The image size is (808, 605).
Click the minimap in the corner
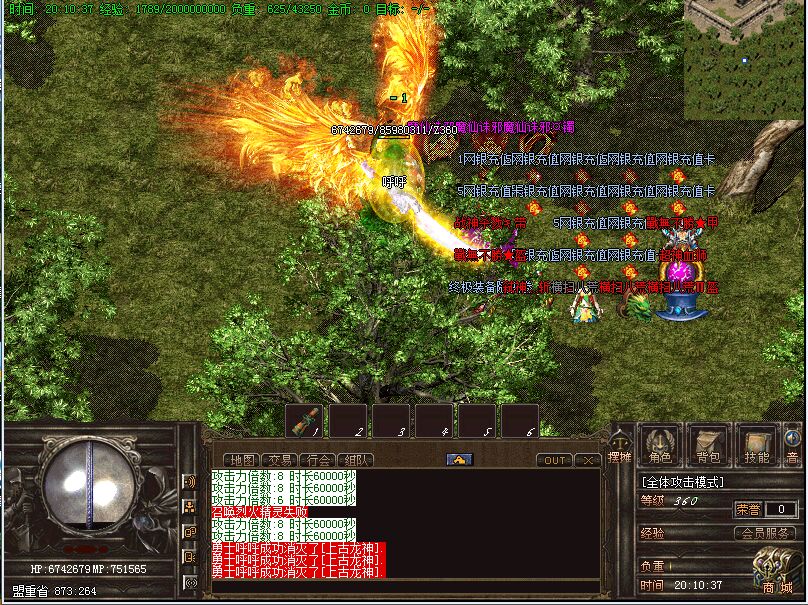coord(744,58)
